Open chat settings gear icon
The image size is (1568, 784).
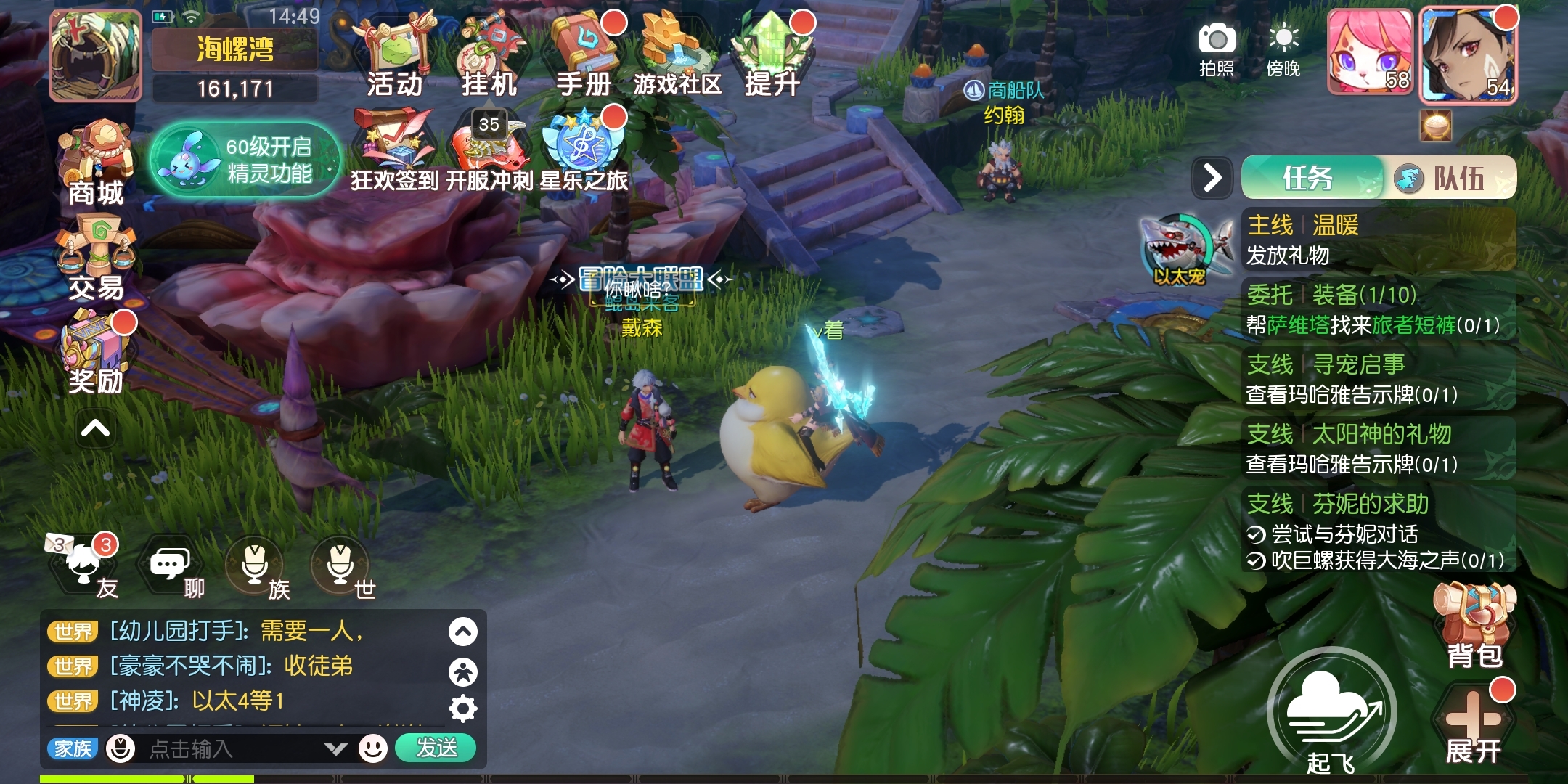coord(463,709)
